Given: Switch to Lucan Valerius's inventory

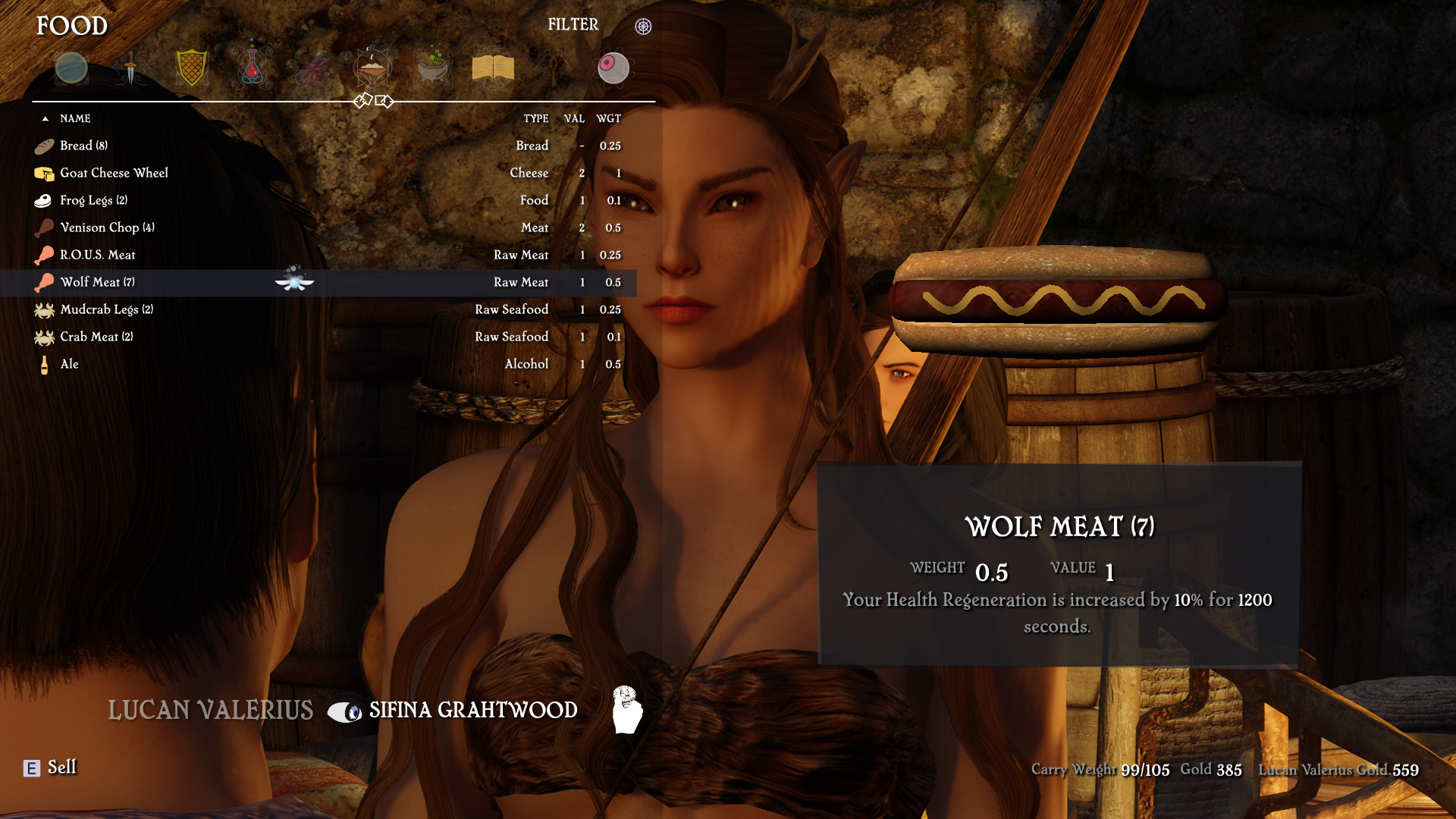Looking at the screenshot, I should point(210,711).
